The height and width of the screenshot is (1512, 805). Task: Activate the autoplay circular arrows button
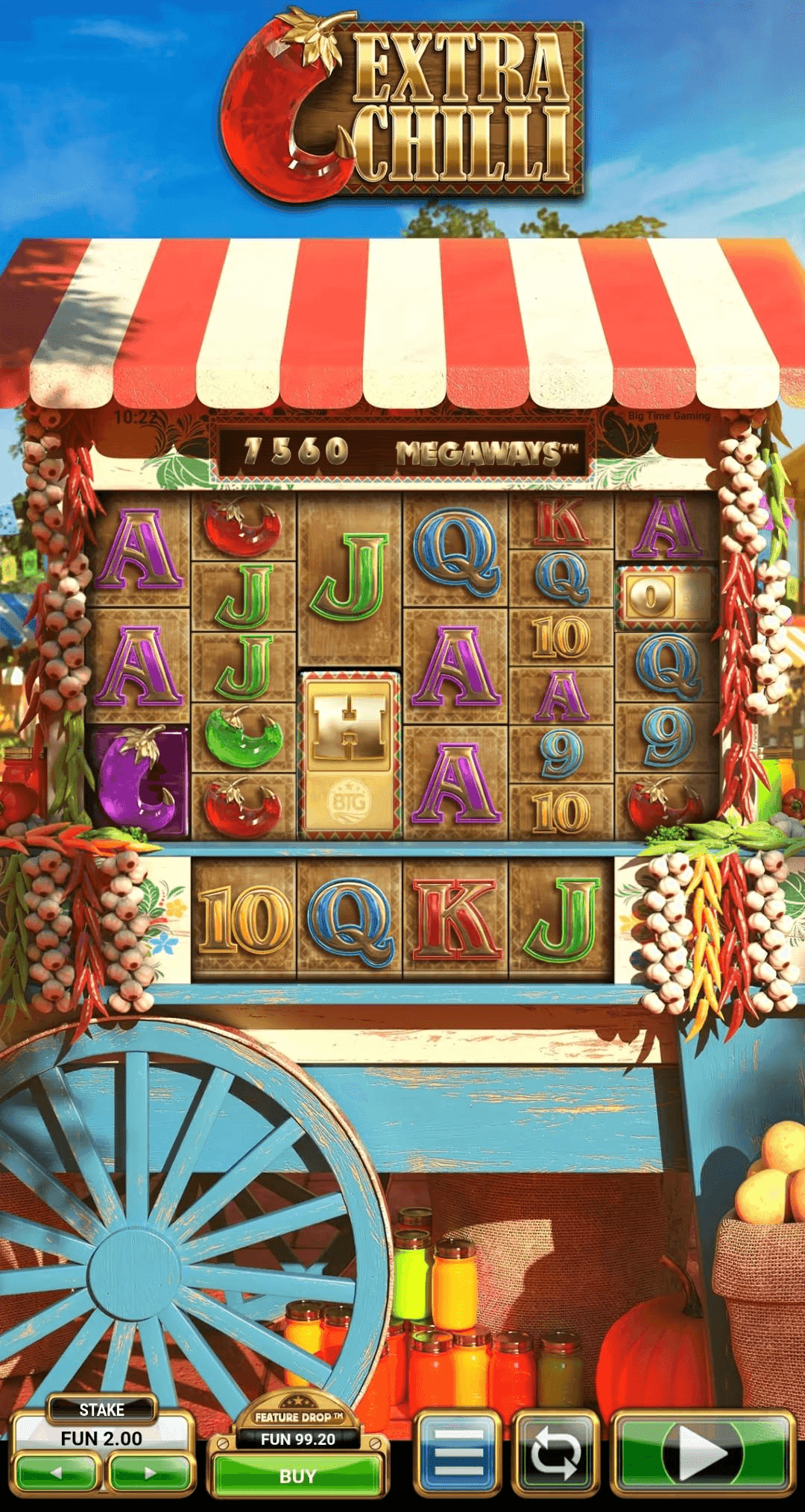555,1452
